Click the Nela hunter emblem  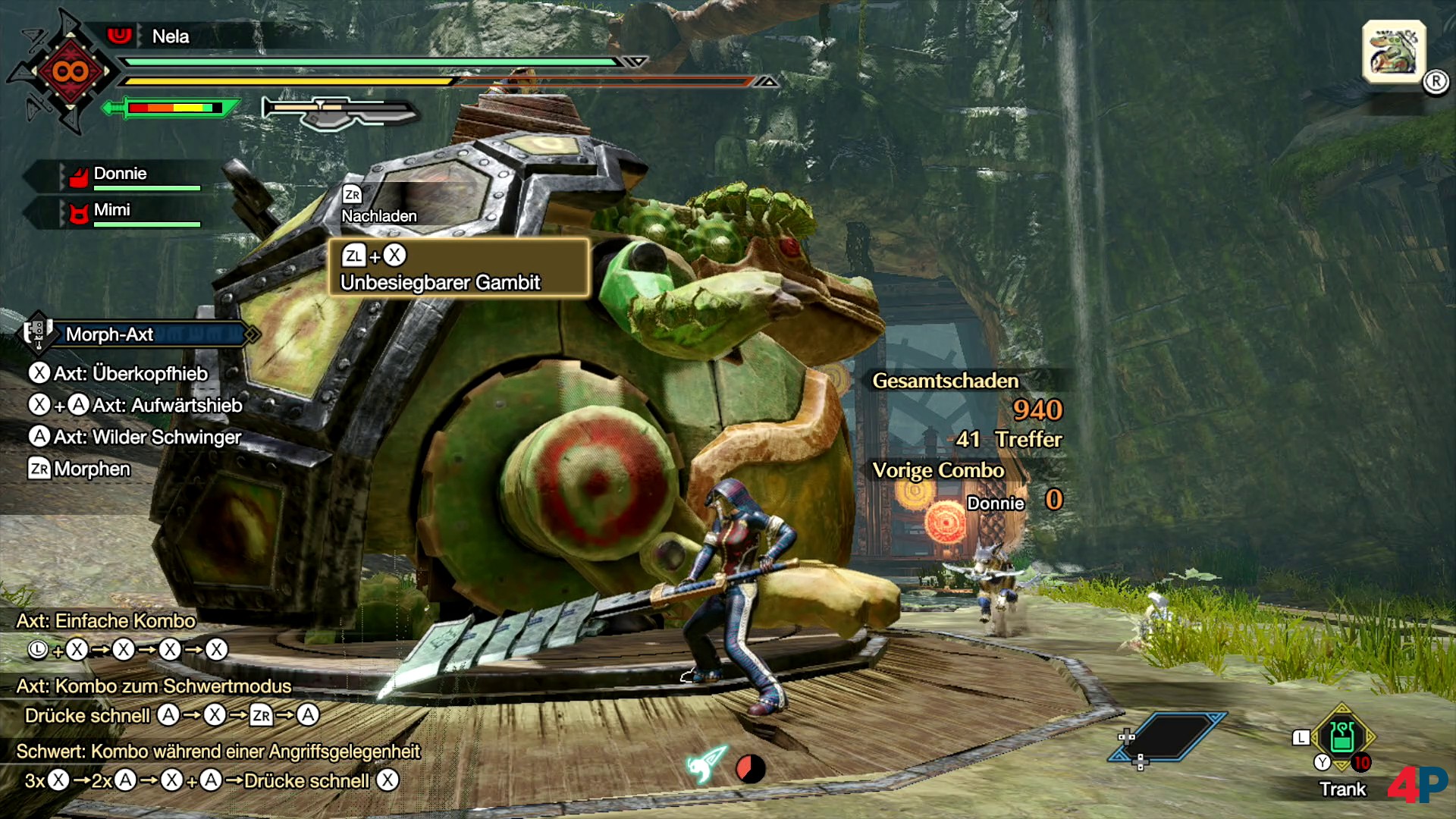pos(69,72)
